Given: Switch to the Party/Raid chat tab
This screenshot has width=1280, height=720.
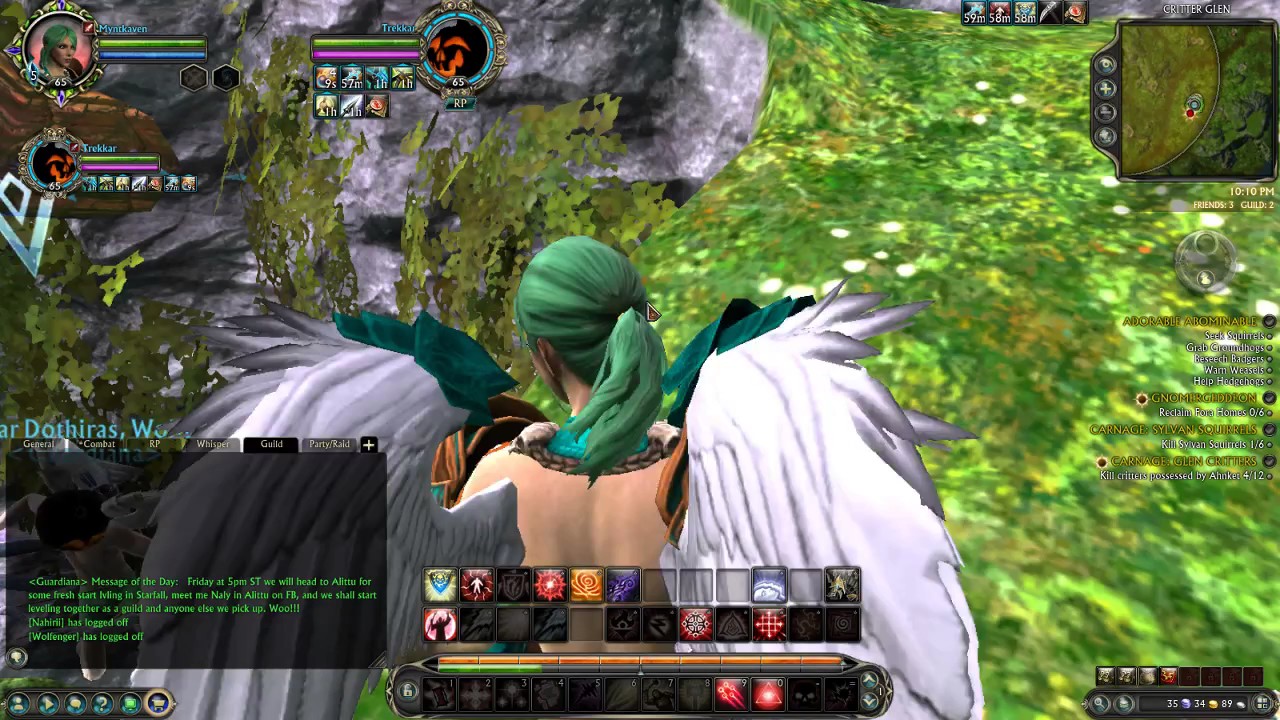Looking at the screenshot, I should pos(329,444).
